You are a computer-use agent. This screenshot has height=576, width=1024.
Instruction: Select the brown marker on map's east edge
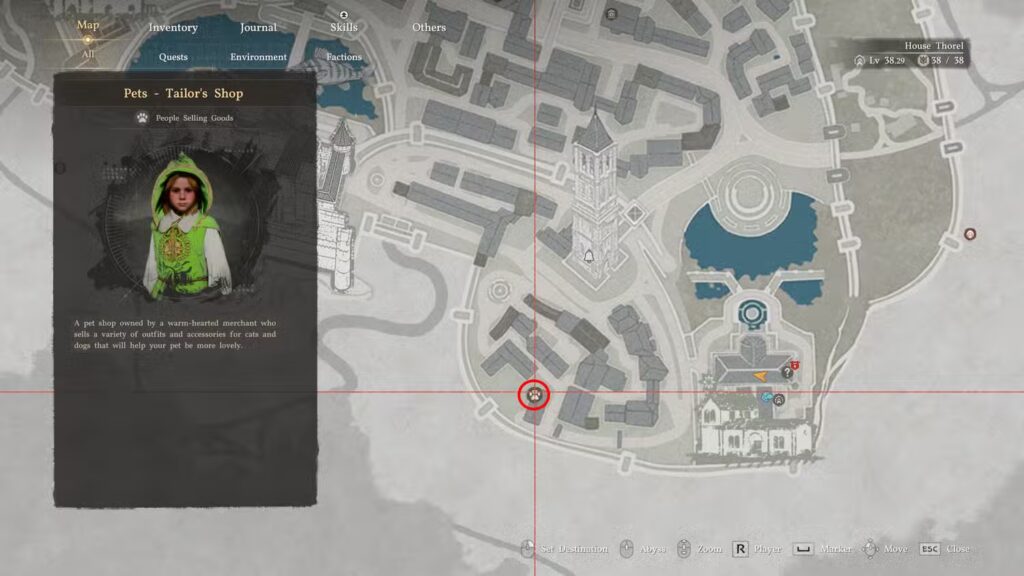969,234
